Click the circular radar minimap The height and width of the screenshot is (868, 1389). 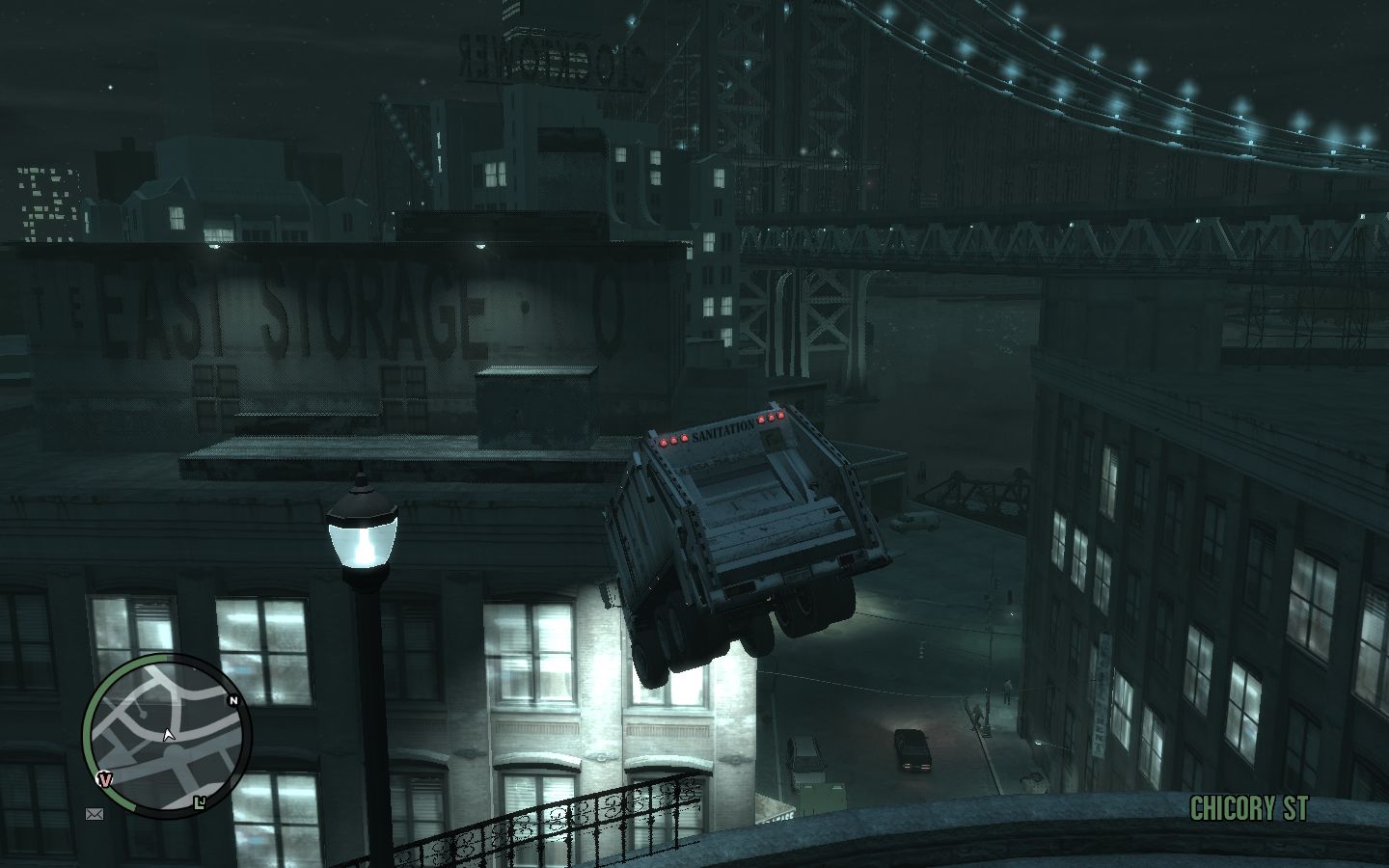[x=166, y=737]
